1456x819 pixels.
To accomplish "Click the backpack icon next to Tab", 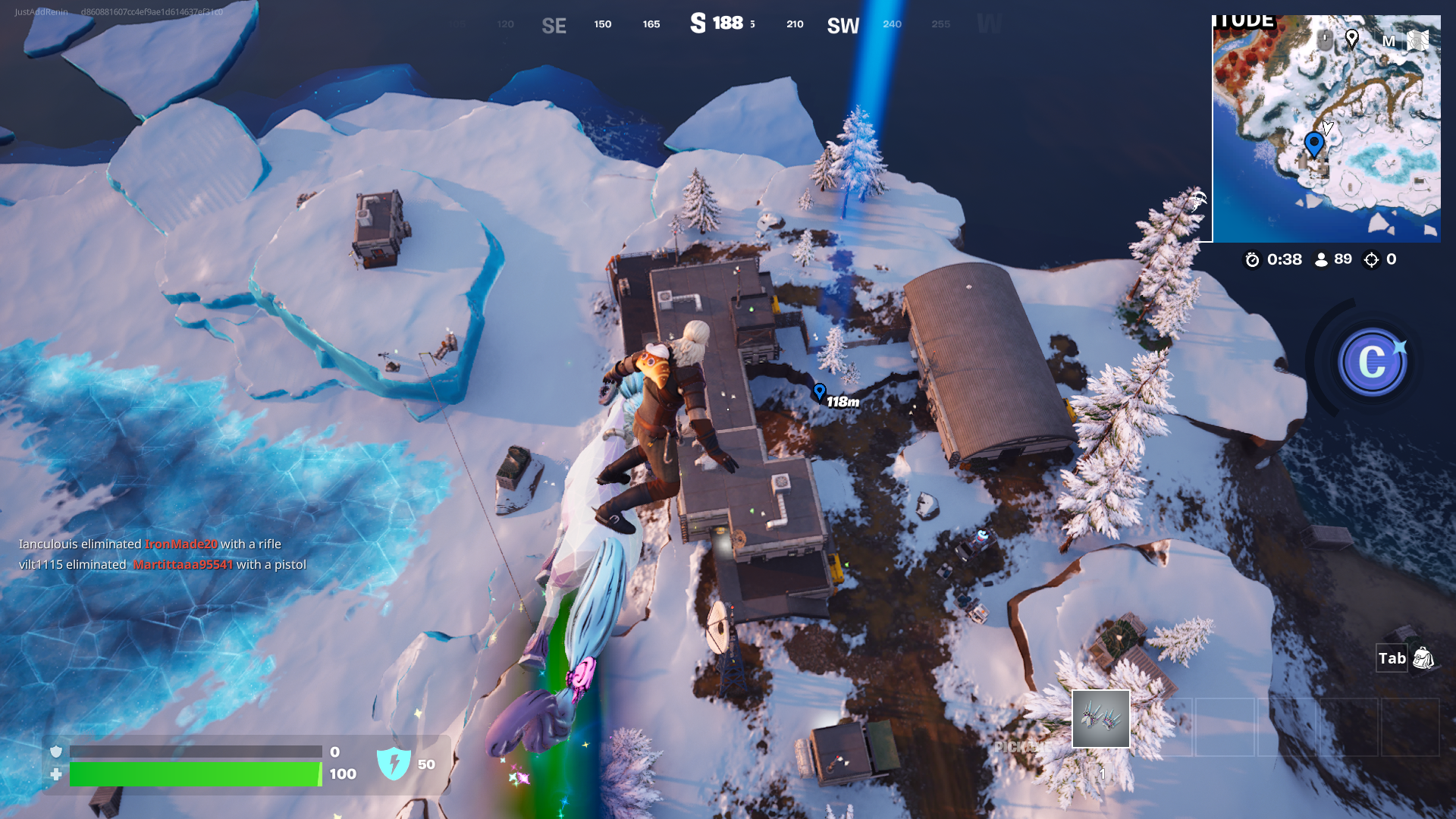I will (1423, 658).
